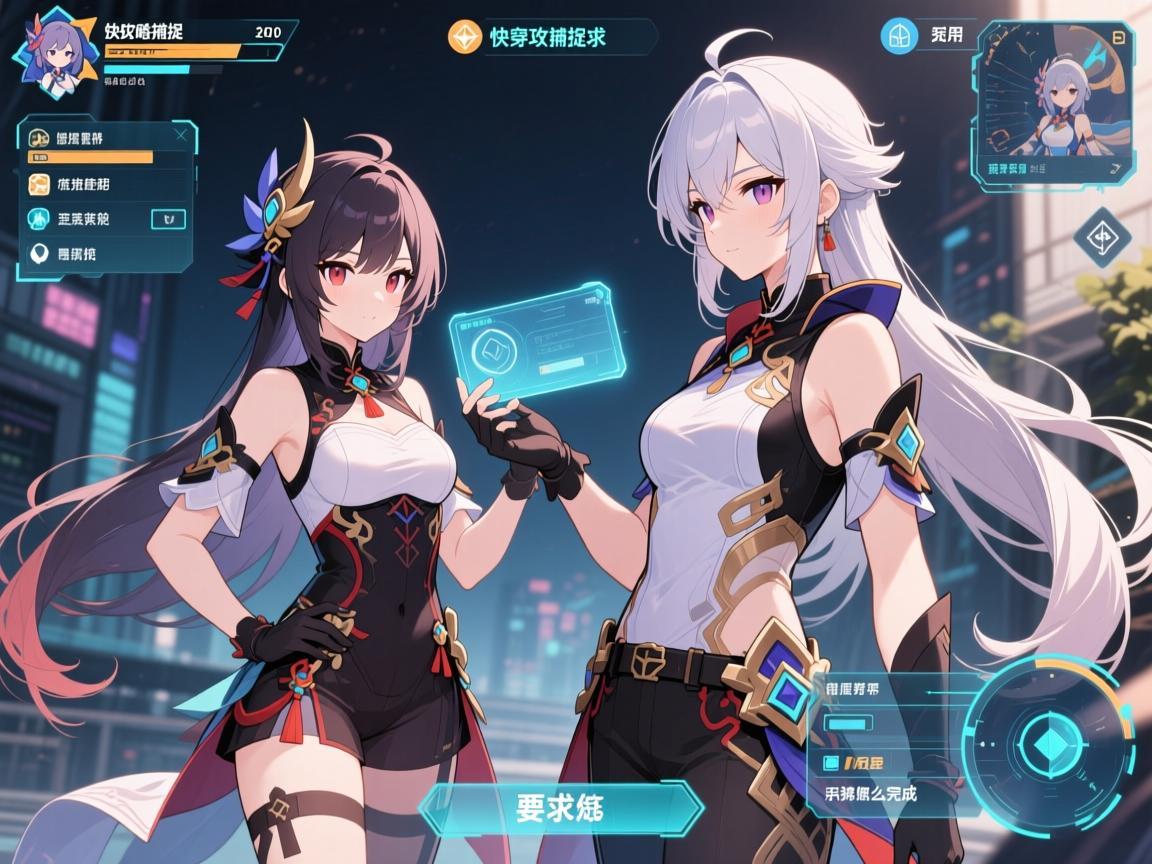This screenshot has height=864, width=1152.
Task: Toggle the small cyan checkbox in the objective panel
Action: point(831,764)
